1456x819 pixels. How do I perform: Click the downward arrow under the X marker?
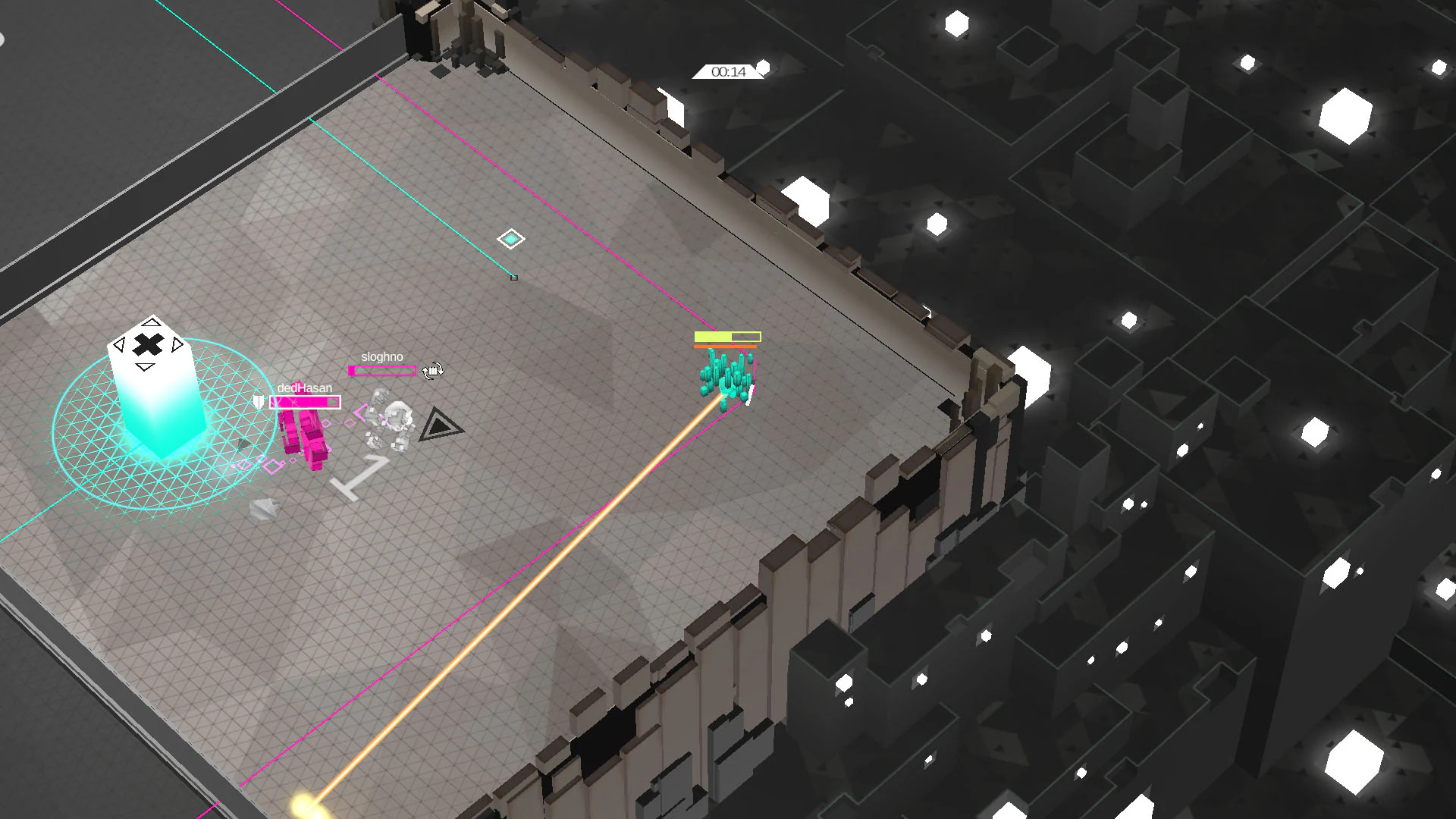[x=143, y=367]
